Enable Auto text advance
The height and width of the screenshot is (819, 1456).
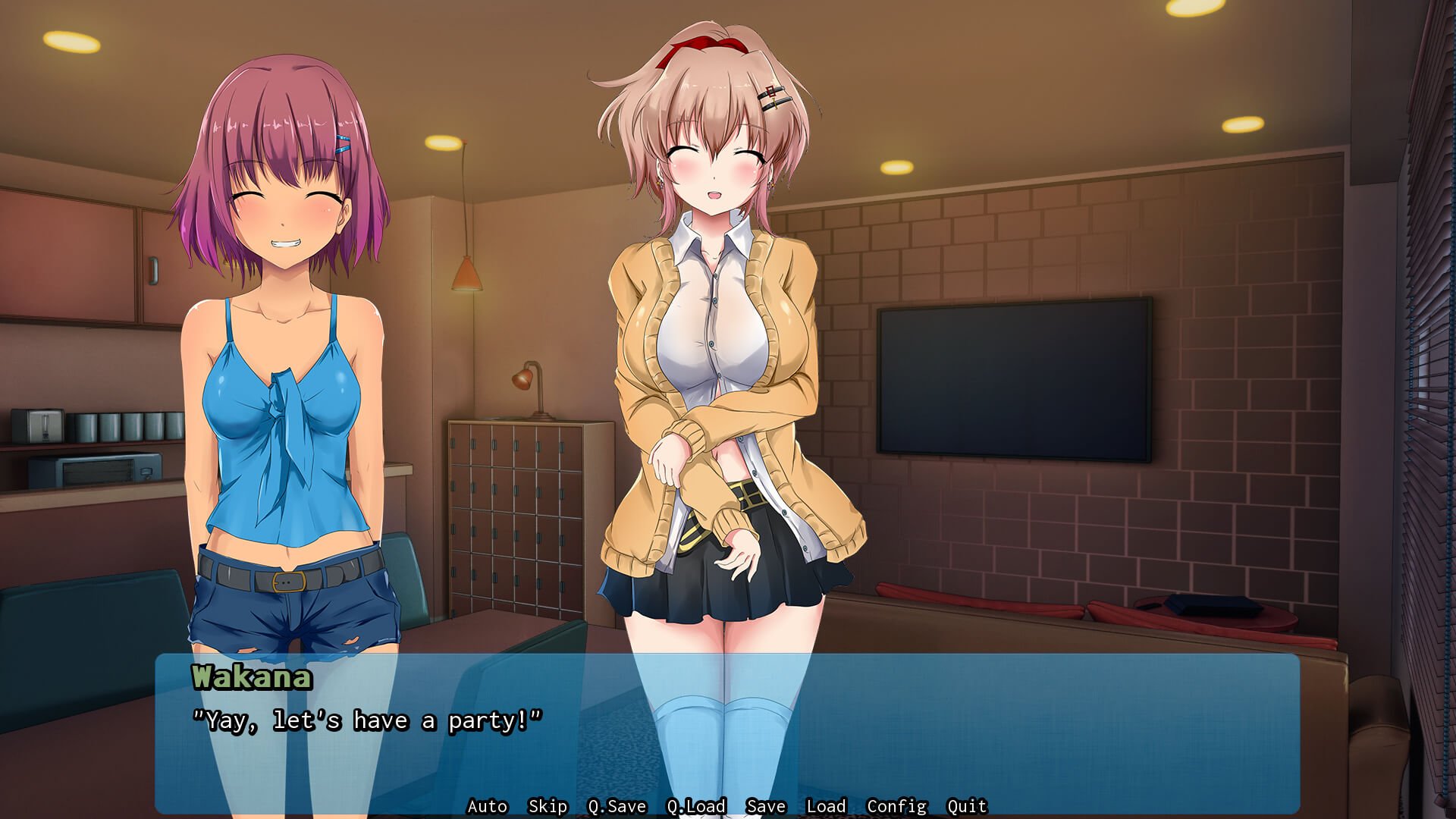coord(487,806)
